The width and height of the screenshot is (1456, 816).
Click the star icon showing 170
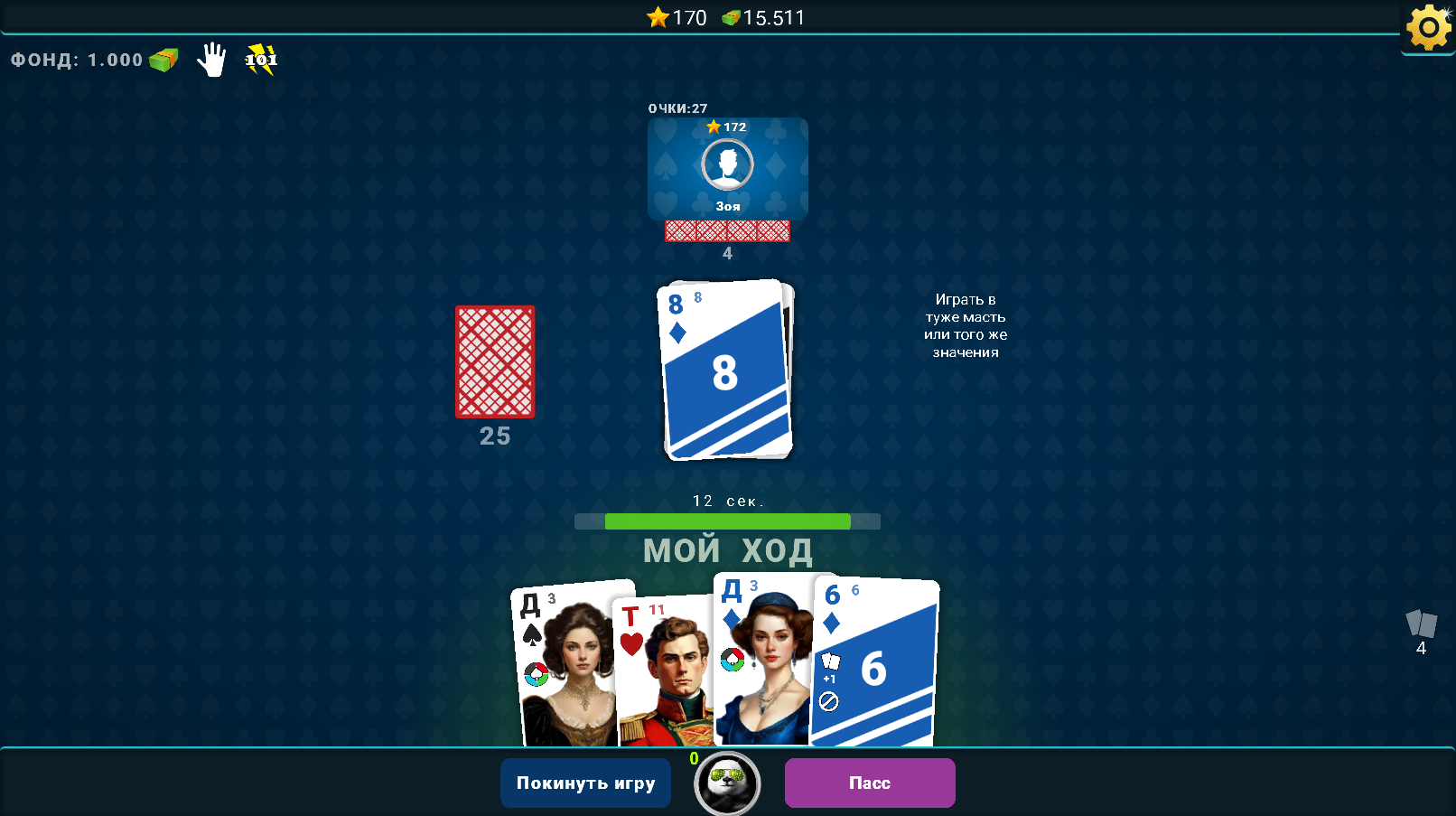[657, 17]
